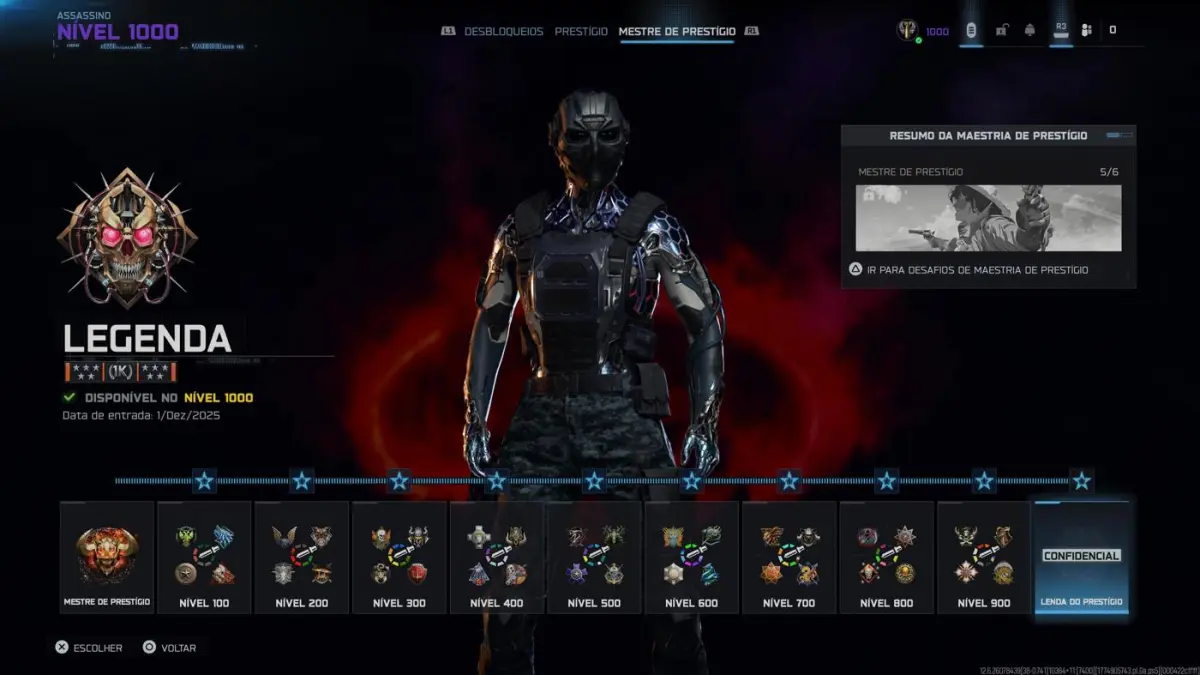
Task: Switch to the Desbloqueios tab
Action: [x=503, y=31]
